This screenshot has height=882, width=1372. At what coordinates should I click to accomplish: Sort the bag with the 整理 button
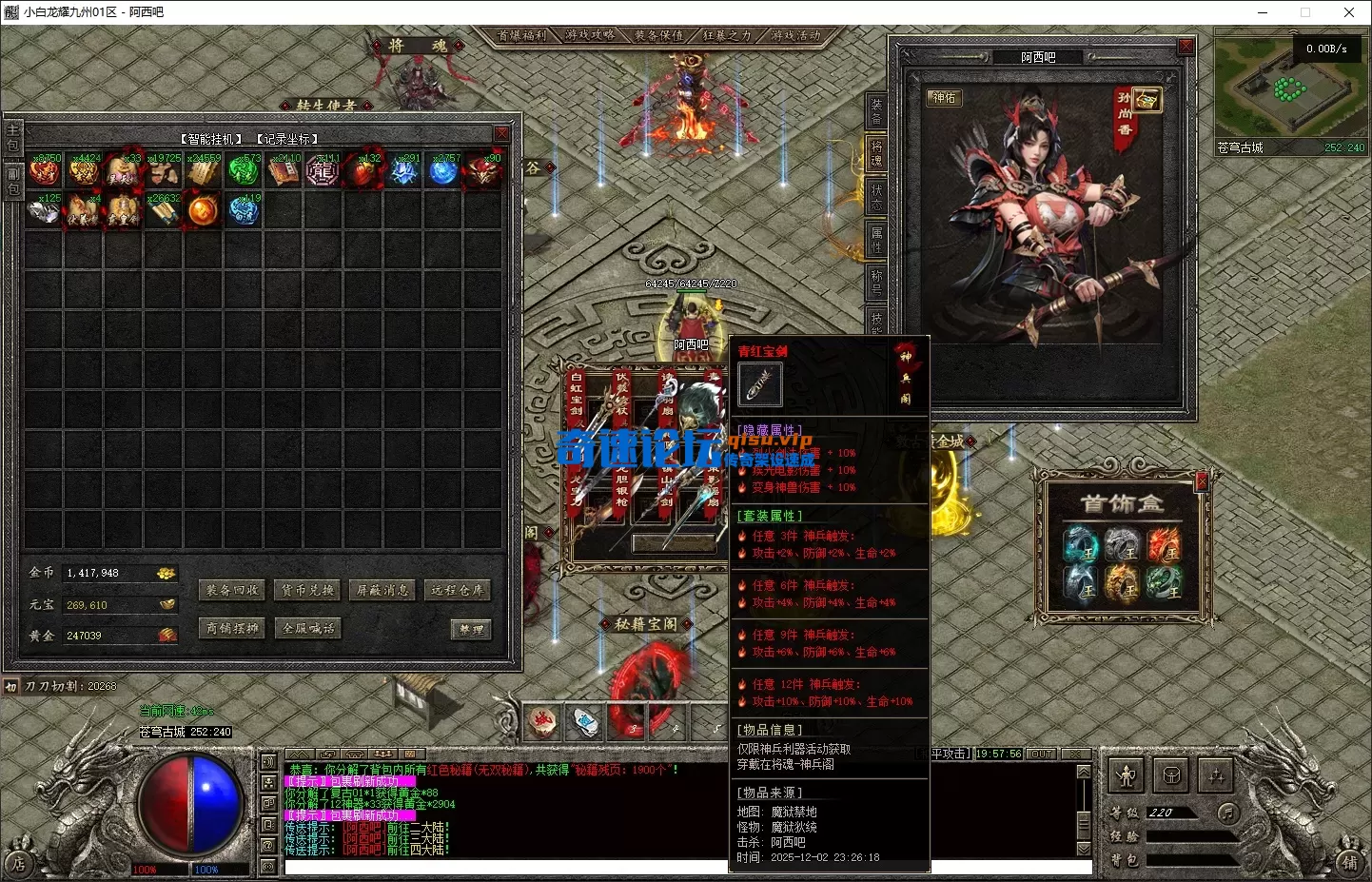pos(471,629)
